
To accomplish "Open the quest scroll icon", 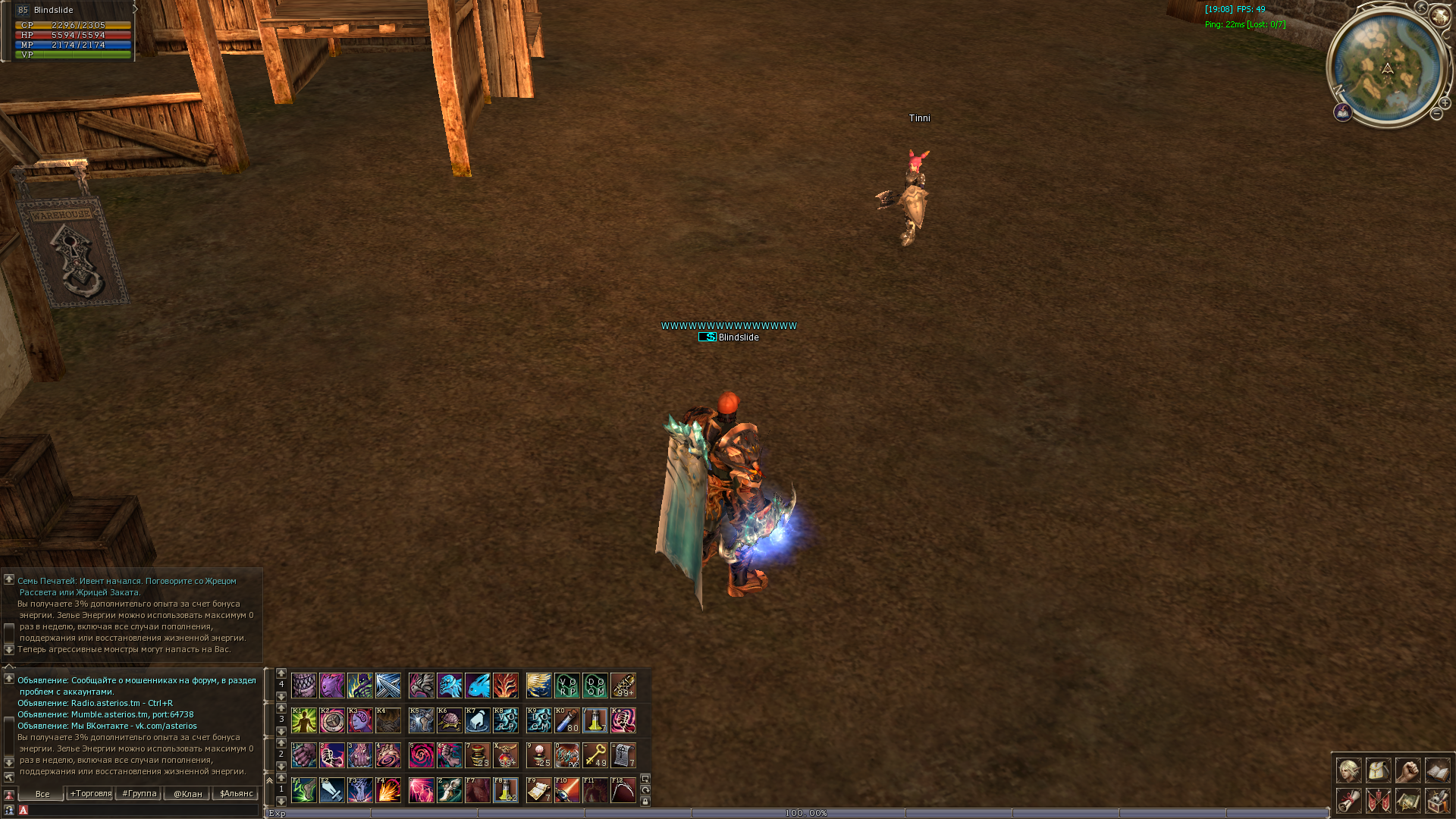I will pyautogui.click(x=1348, y=800).
